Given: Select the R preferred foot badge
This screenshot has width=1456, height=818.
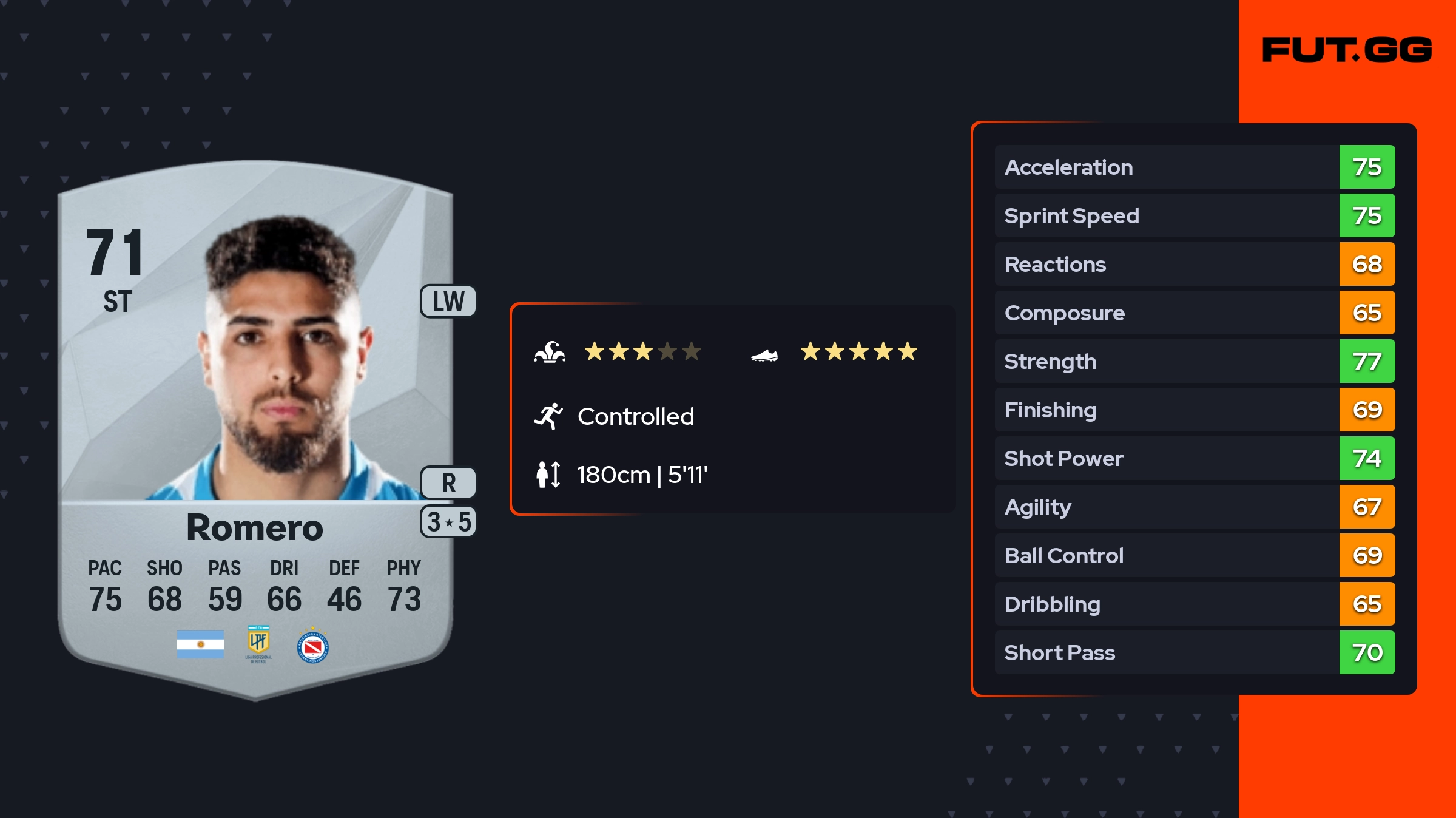Looking at the screenshot, I should [x=448, y=483].
